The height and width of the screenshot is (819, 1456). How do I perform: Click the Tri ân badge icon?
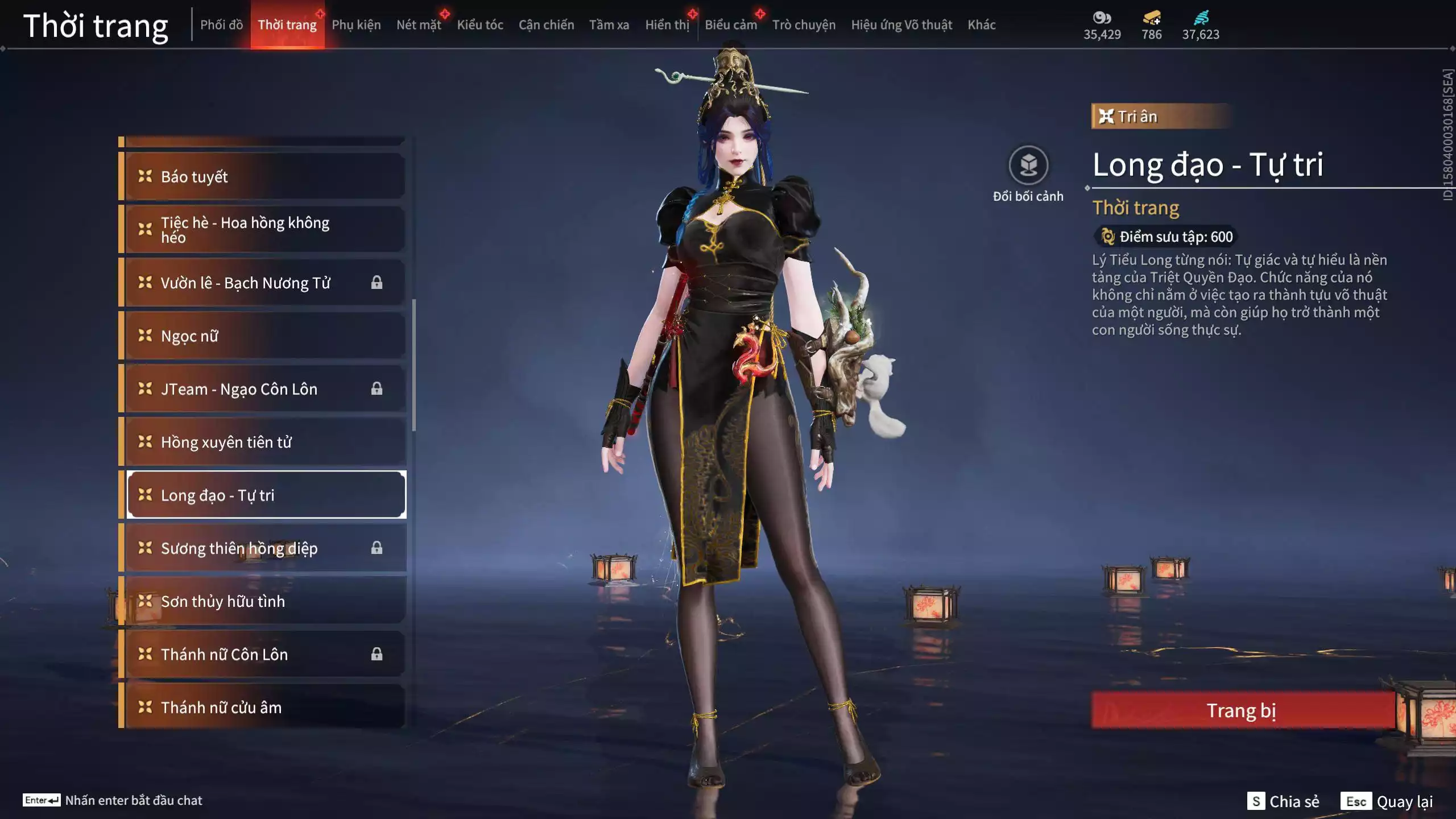click(1106, 116)
